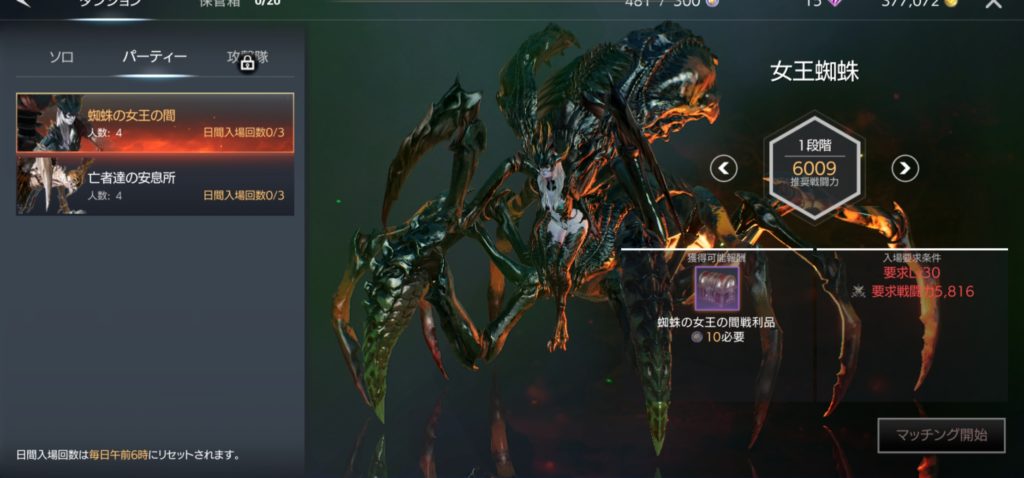Go back using the top-left arrow
This screenshot has width=1024, height=478.
tap(23, 4)
